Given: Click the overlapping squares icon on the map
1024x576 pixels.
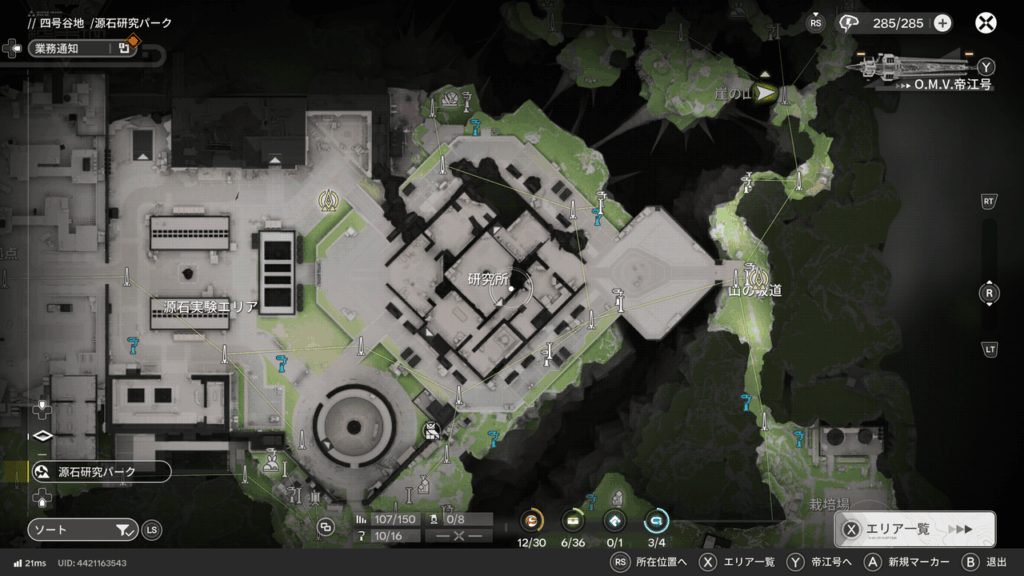Looking at the screenshot, I should tap(325, 527).
